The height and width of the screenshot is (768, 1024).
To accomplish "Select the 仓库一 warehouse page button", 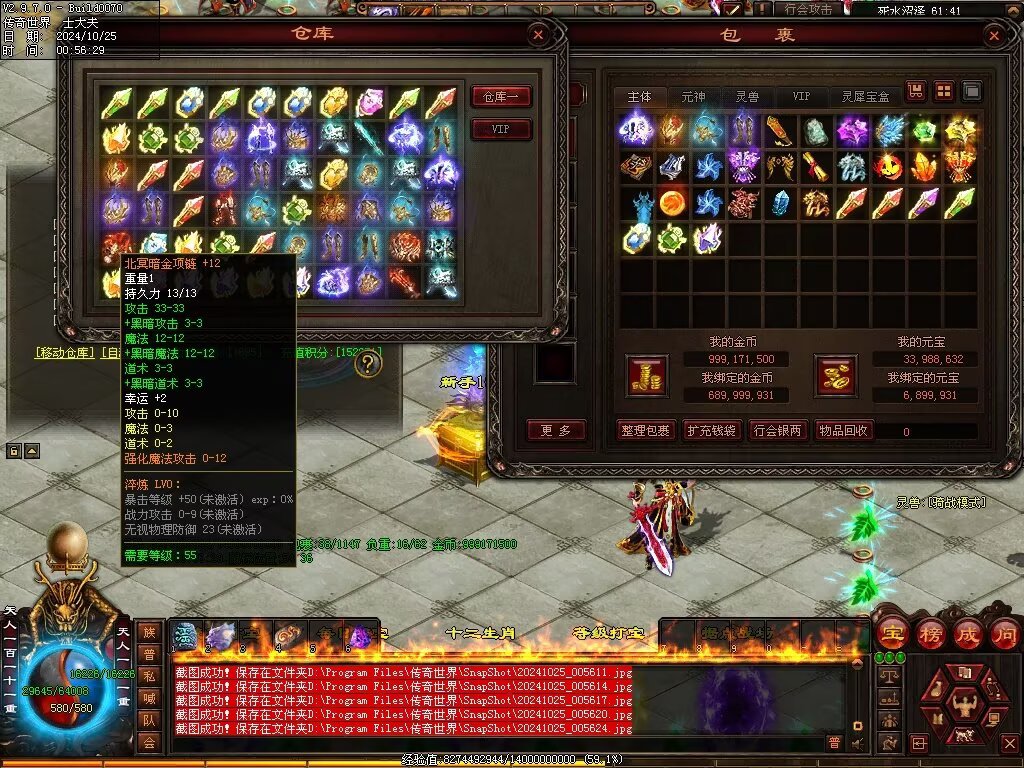I will (x=500, y=97).
